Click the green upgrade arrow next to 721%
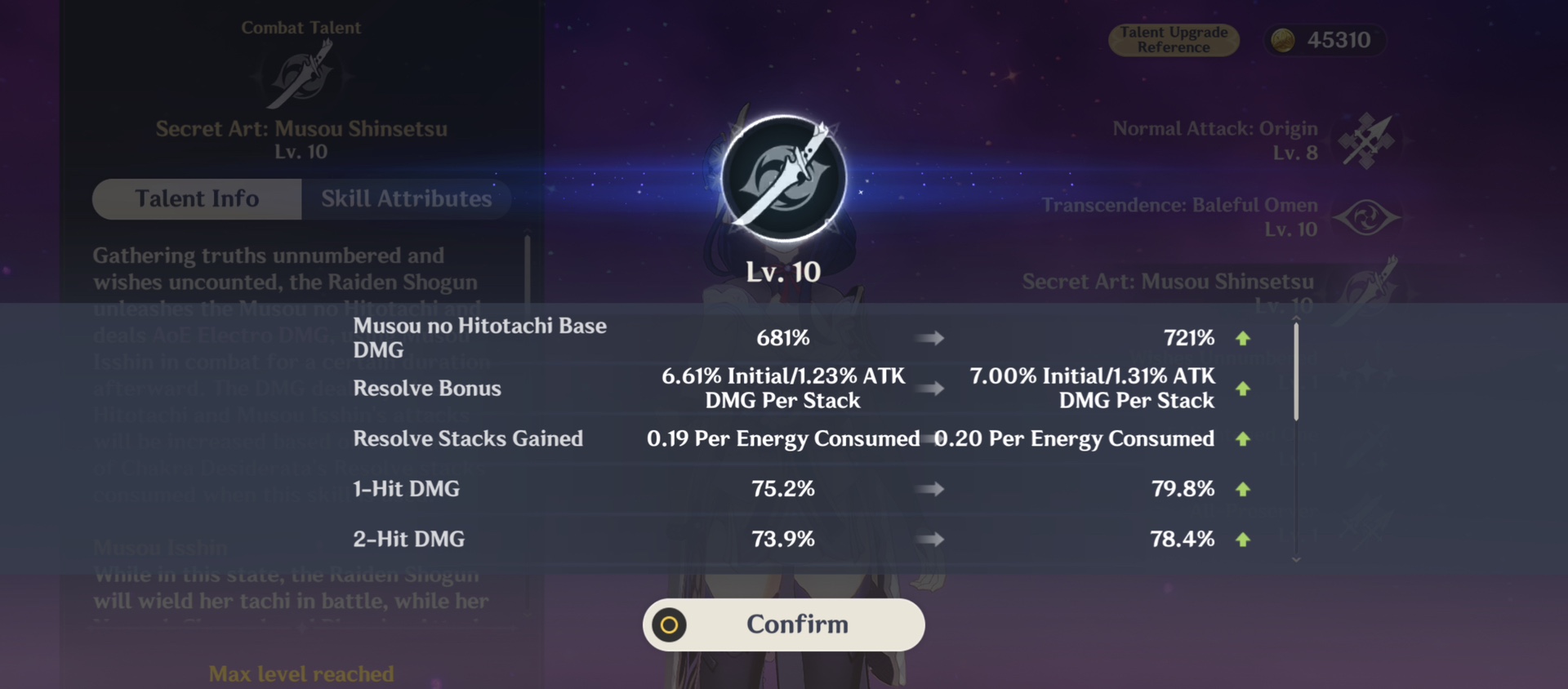1568x689 pixels. (1242, 337)
